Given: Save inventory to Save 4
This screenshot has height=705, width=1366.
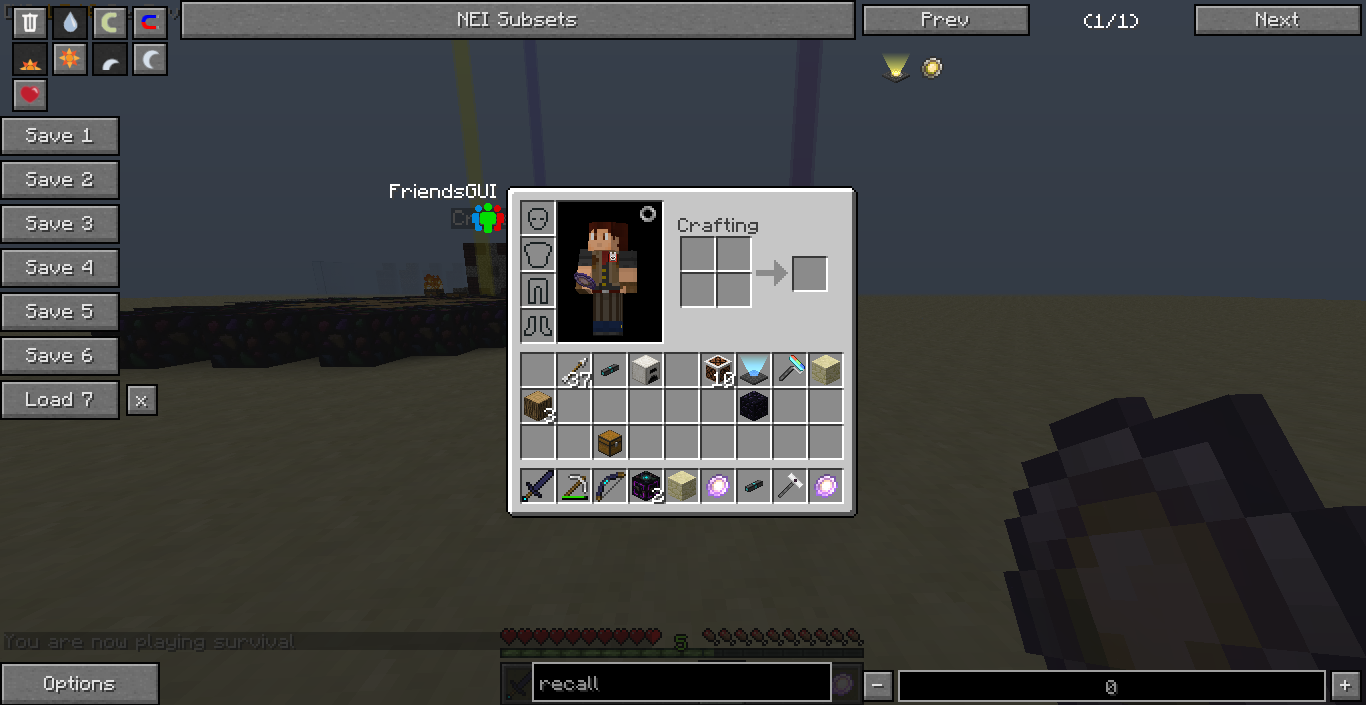Looking at the screenshot, I should (x=60, y=268).
